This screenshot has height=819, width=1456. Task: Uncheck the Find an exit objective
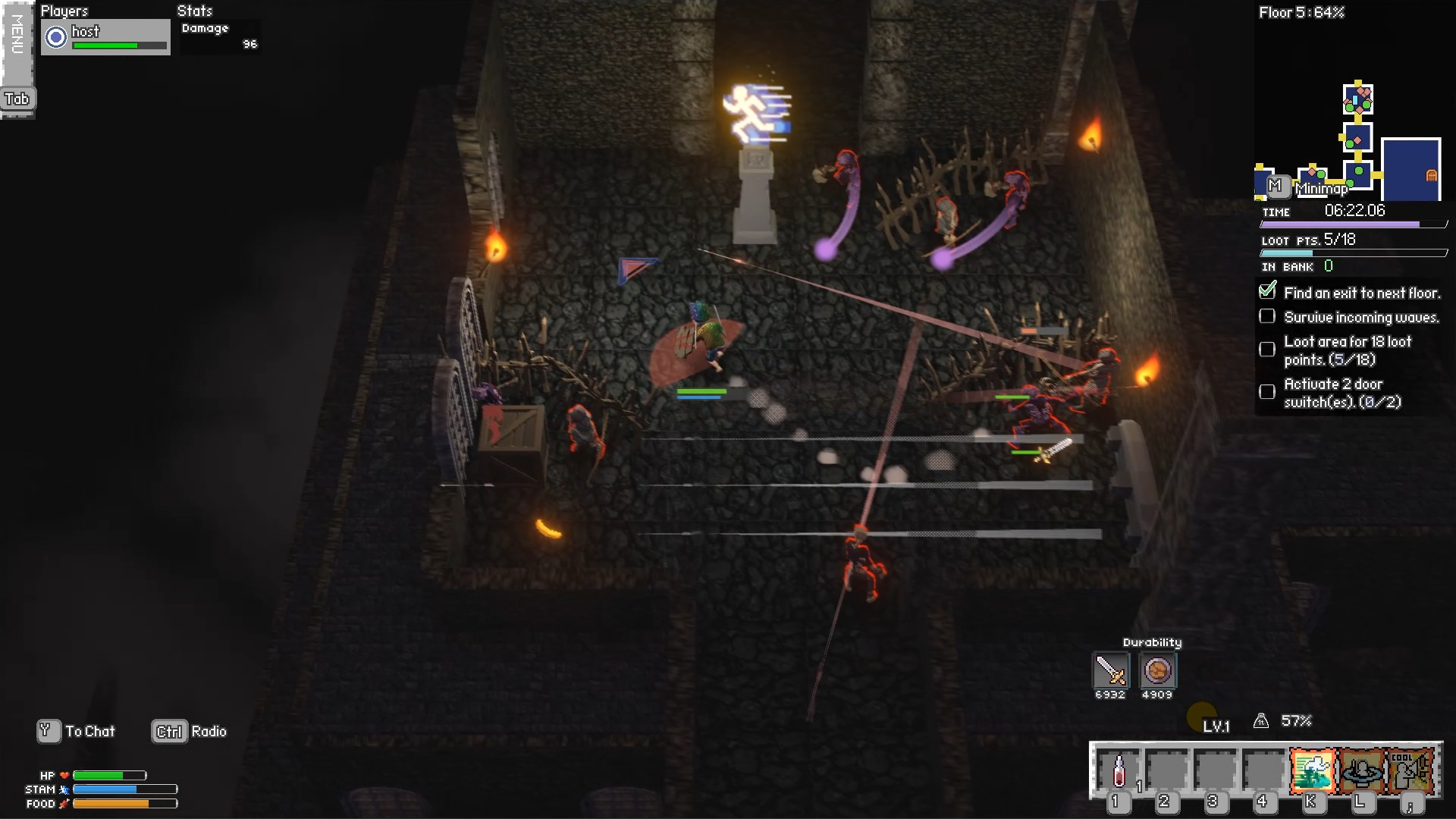click(x=1267, y=290)
